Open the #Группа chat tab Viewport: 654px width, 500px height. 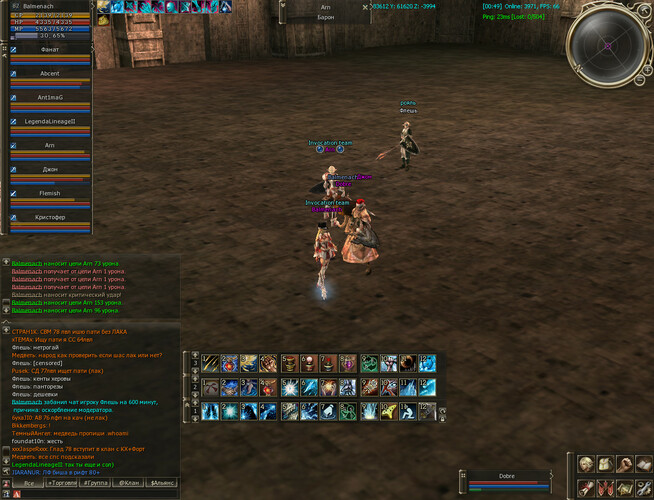97,483
